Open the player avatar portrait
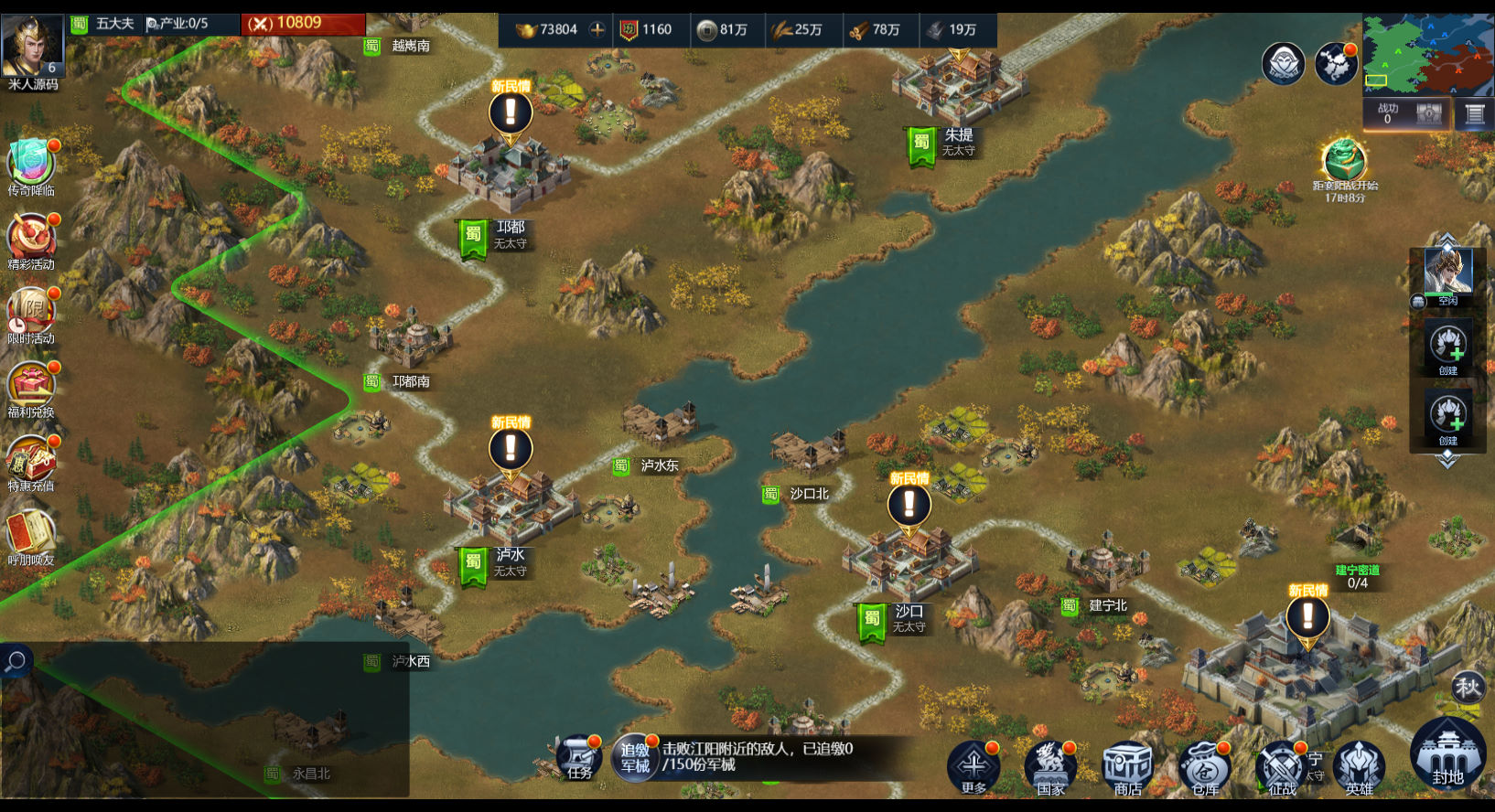 33,45
